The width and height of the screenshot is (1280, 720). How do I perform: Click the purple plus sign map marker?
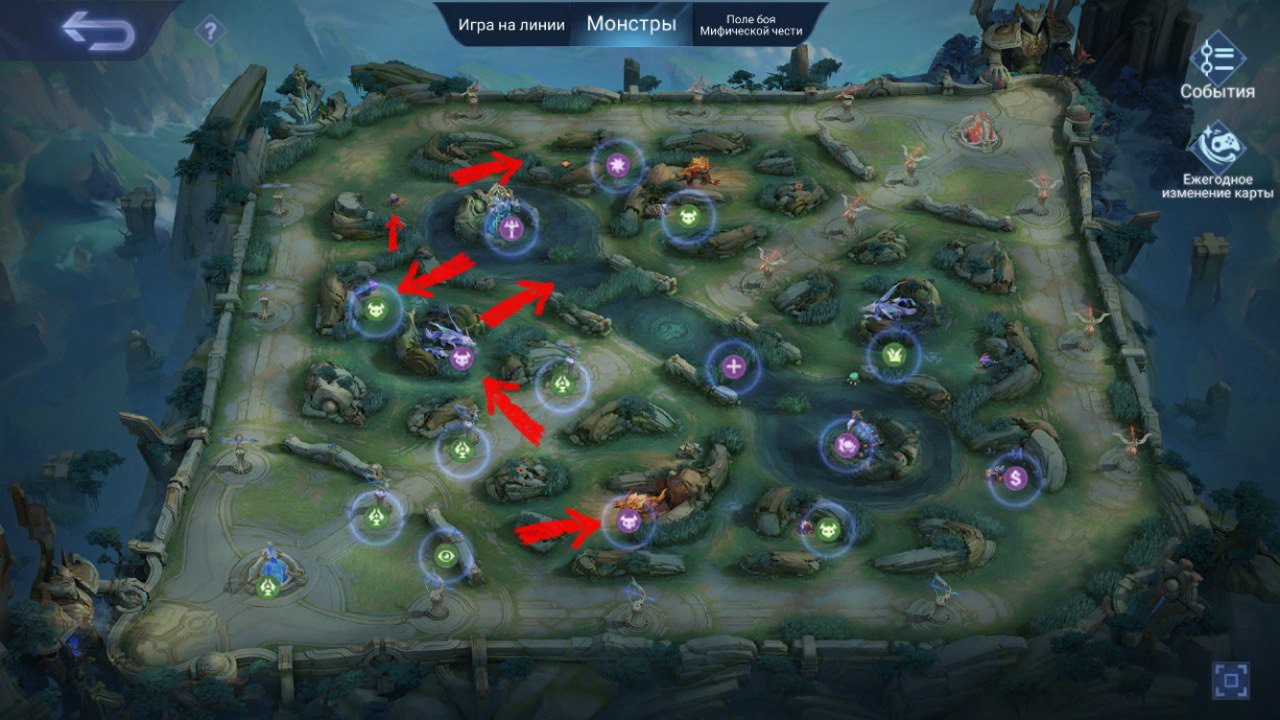point(734,367)
